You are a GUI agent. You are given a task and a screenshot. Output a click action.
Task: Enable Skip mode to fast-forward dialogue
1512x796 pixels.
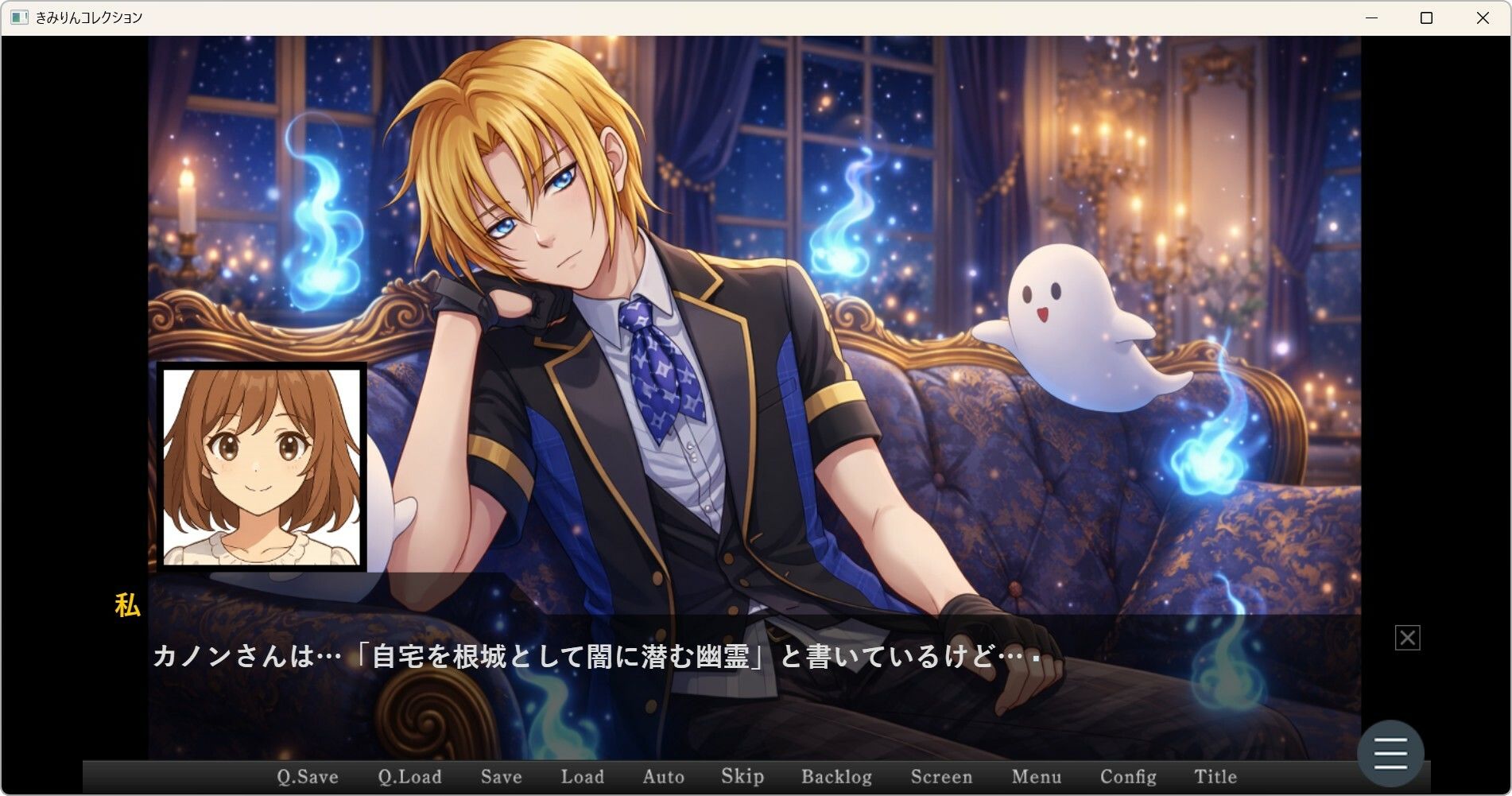coord(740,777)
